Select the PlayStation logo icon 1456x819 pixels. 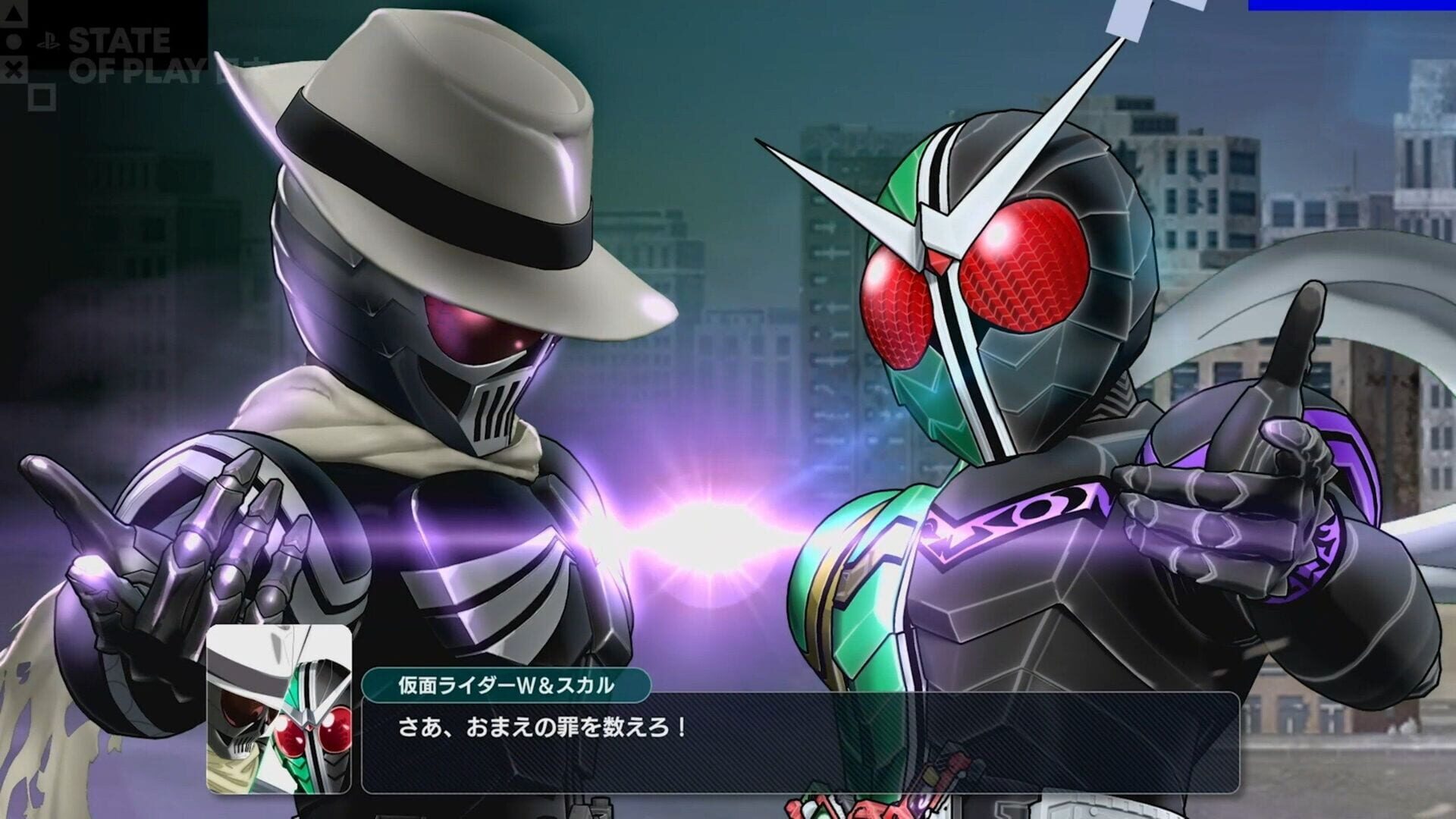pyautogui.click(x=48, y=41)
